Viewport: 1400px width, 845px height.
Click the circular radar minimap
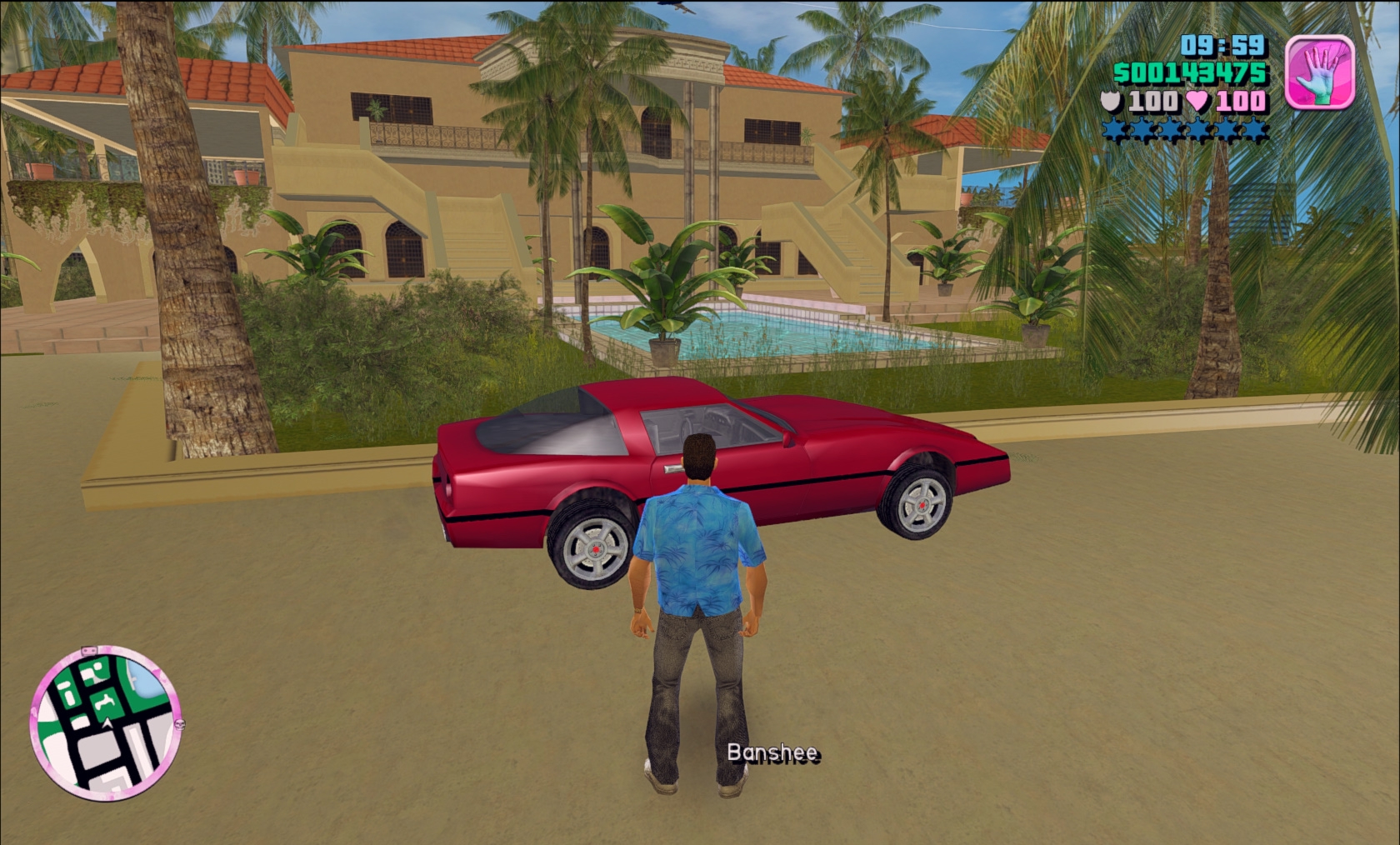pos(105,721)
